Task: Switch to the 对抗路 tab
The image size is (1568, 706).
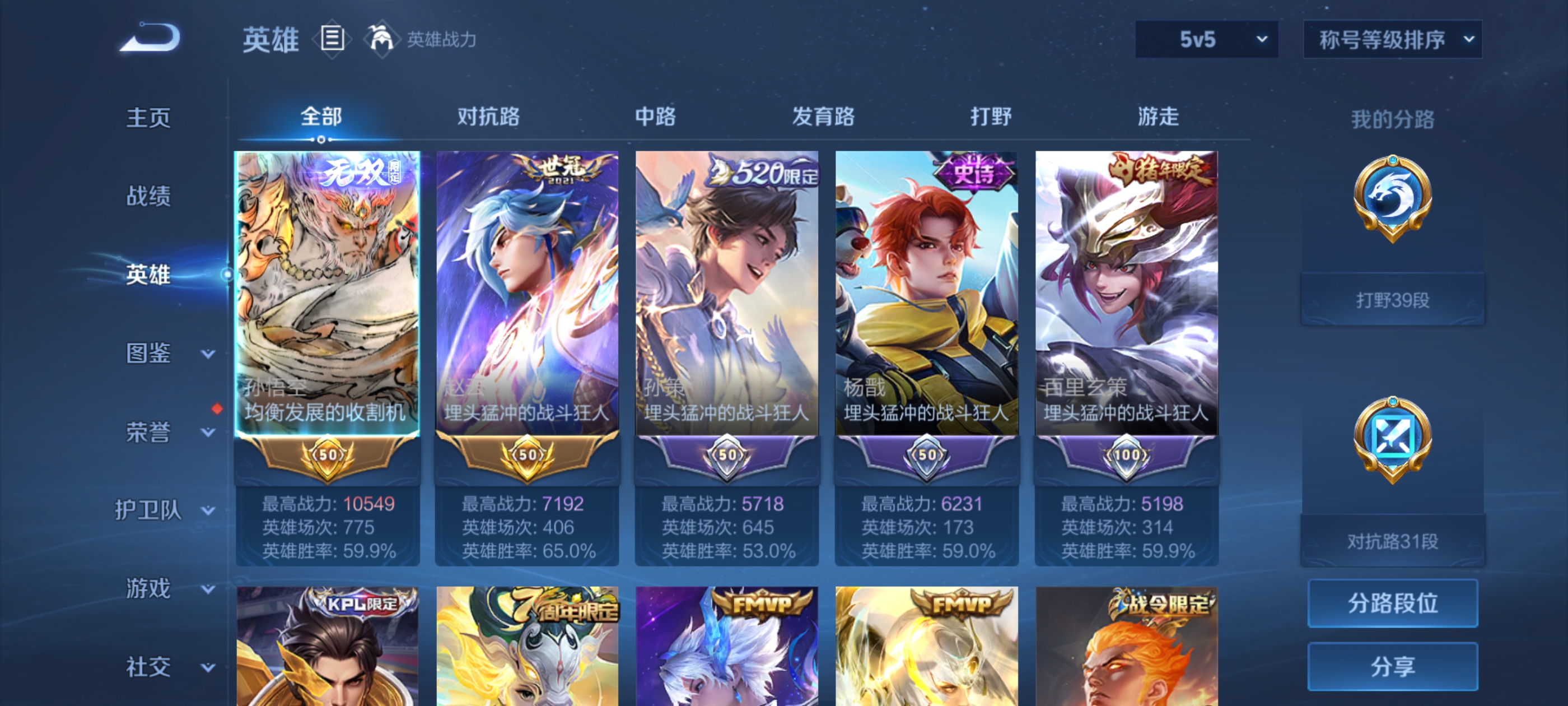Action: point(488,118)
